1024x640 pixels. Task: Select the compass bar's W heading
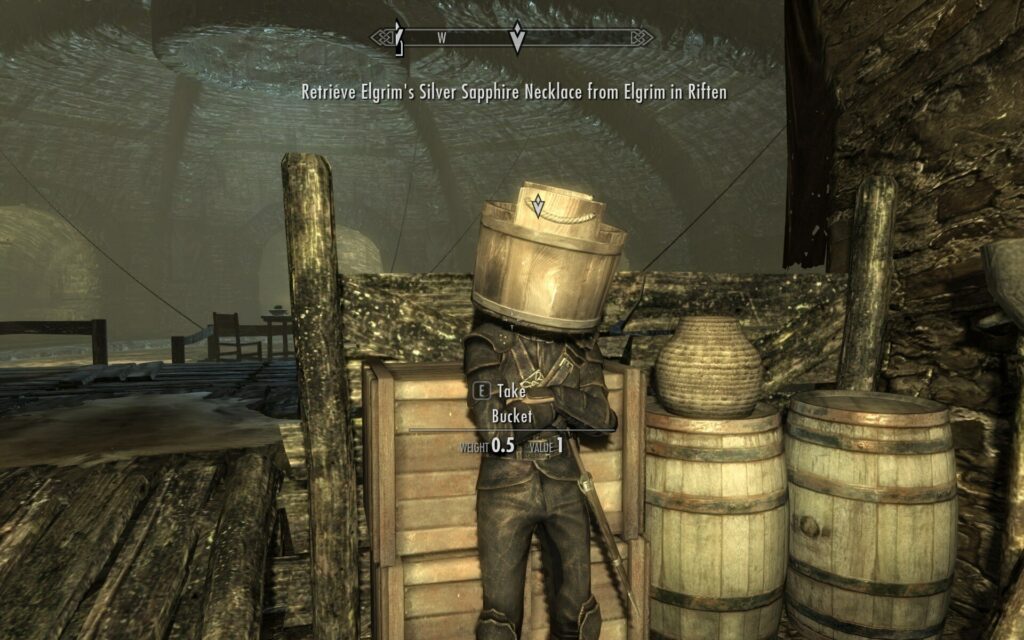point(440,38)
